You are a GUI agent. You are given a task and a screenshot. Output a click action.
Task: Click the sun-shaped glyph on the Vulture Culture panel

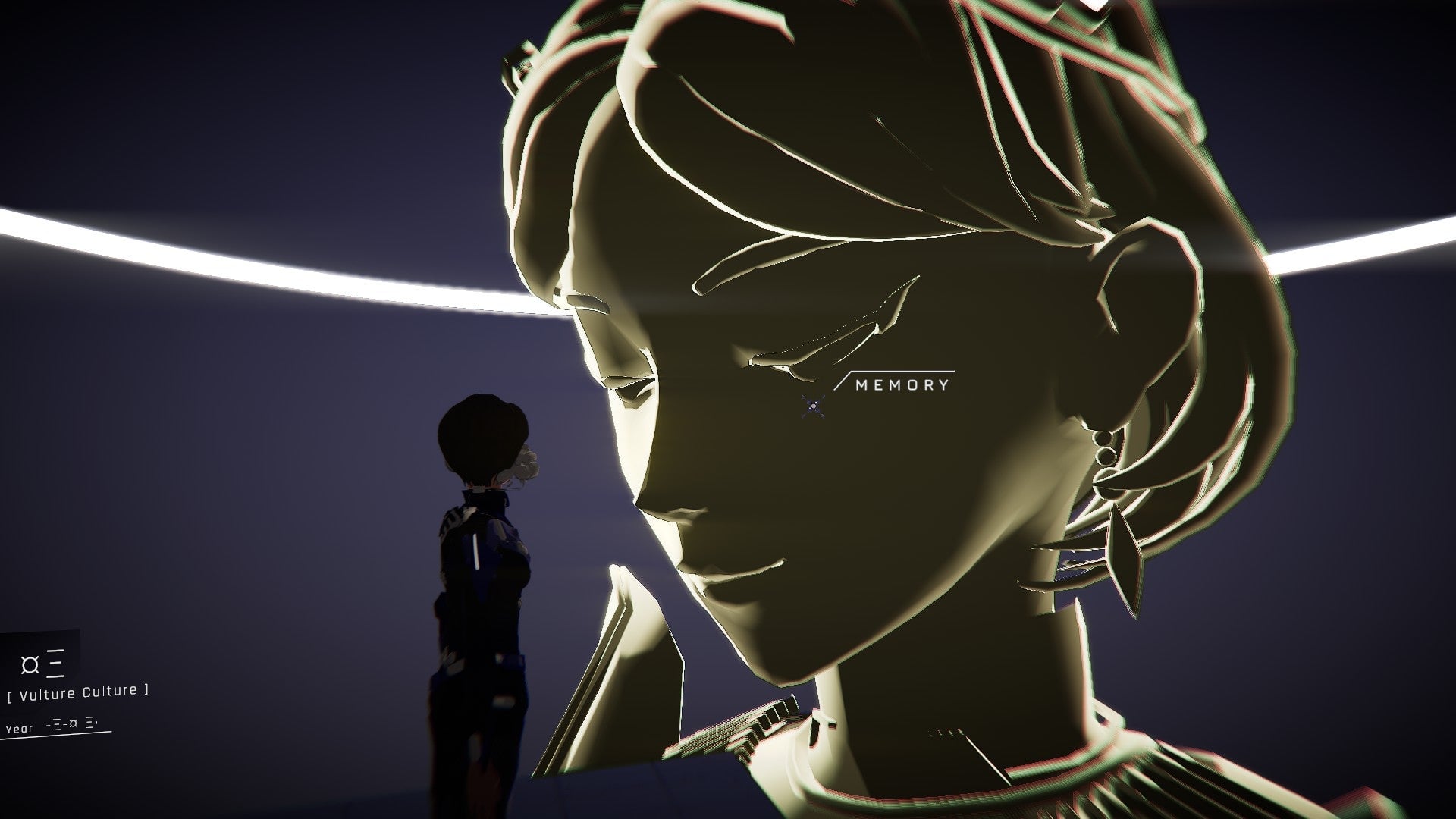[30, 665]
